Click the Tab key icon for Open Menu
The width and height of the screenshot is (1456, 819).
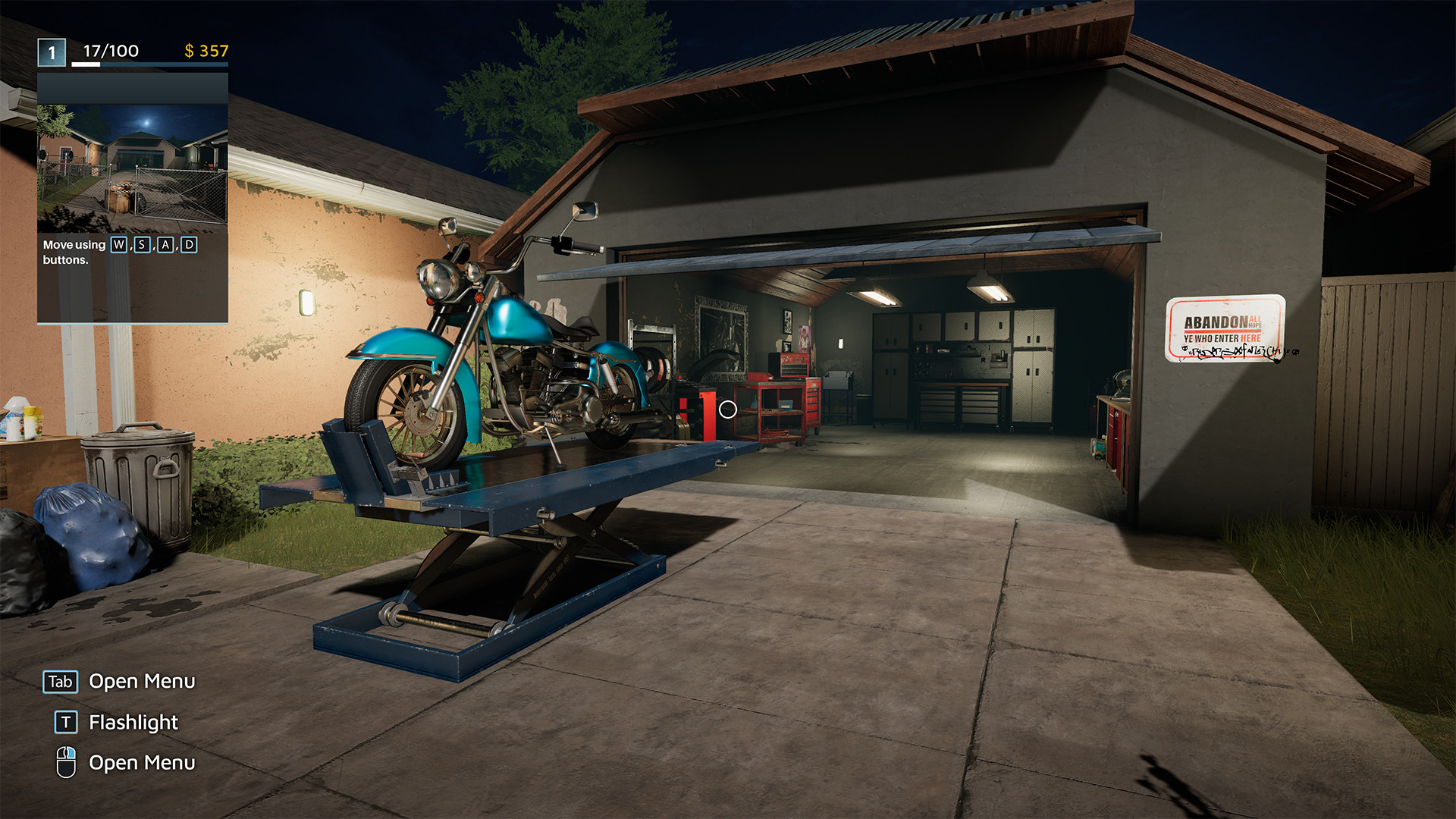point(61,681)
